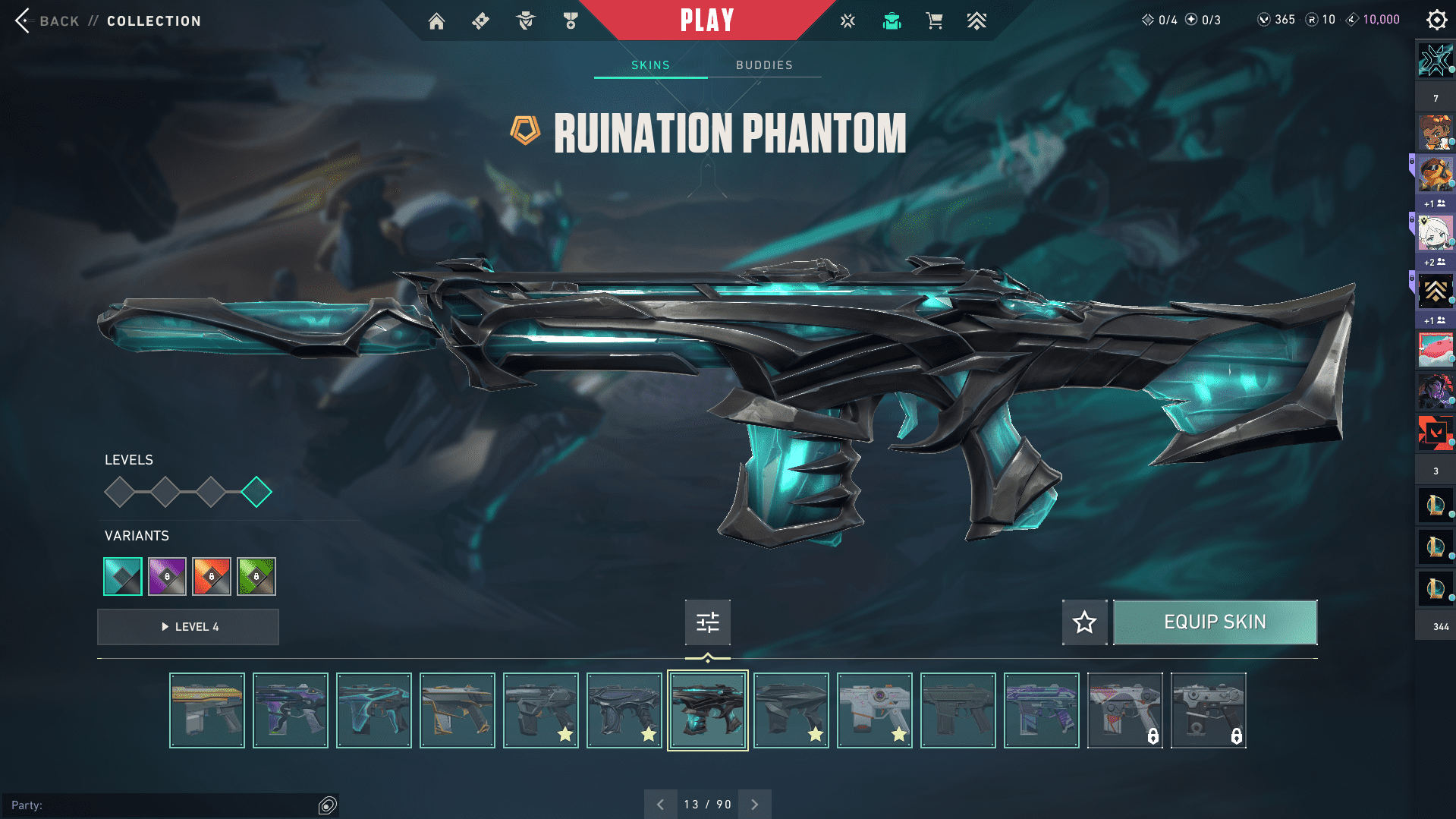Screen dimensions: 1456x819
Task: Select the white Phantom skin thumbnail with star
Action: (875, 710)
